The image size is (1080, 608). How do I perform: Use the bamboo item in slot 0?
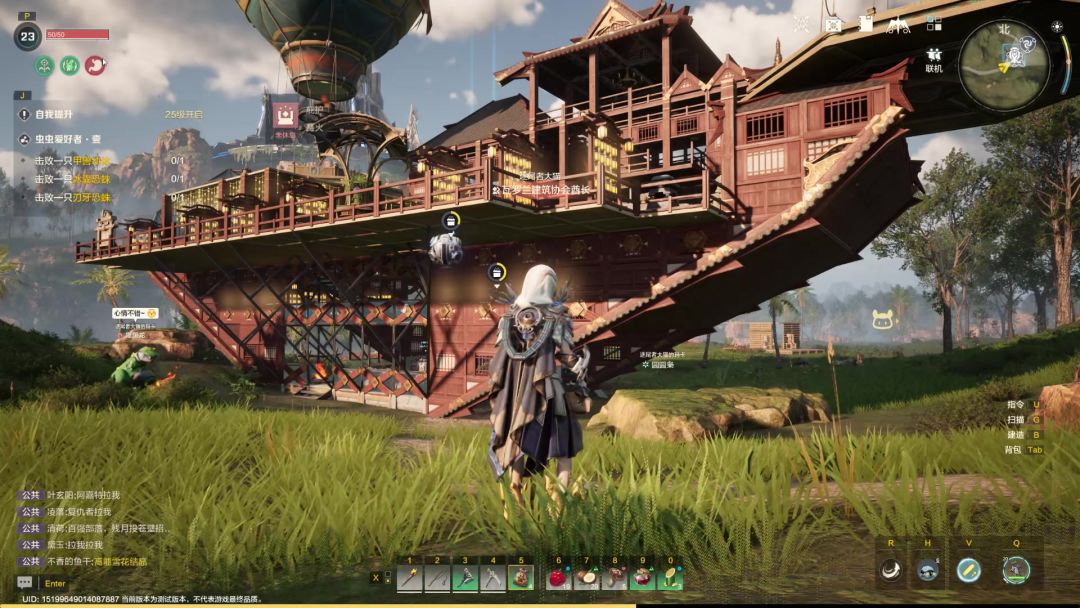(x=669, y=577)
